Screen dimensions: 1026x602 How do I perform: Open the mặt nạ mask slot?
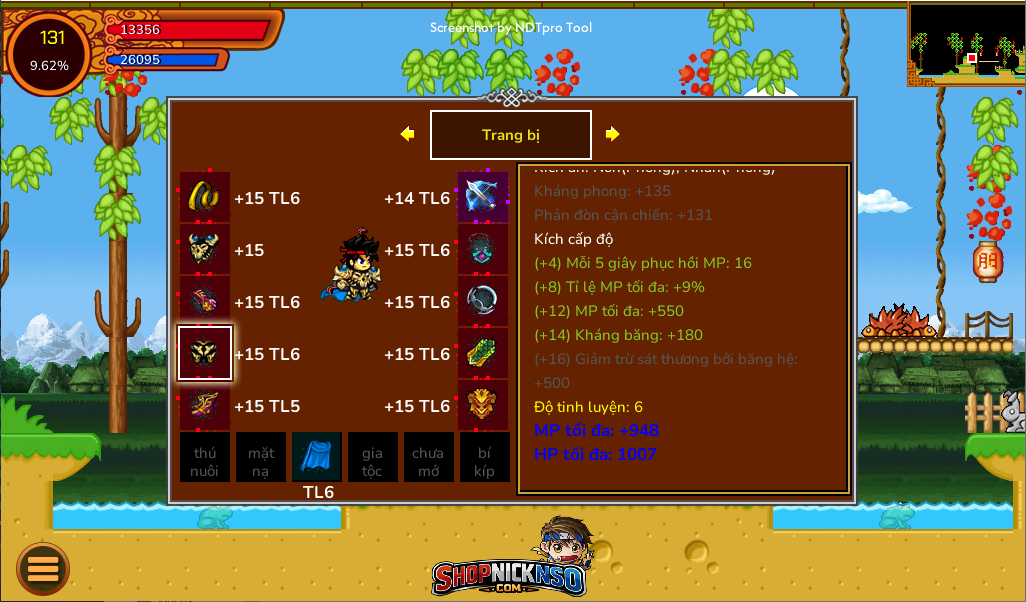point(261,458)
